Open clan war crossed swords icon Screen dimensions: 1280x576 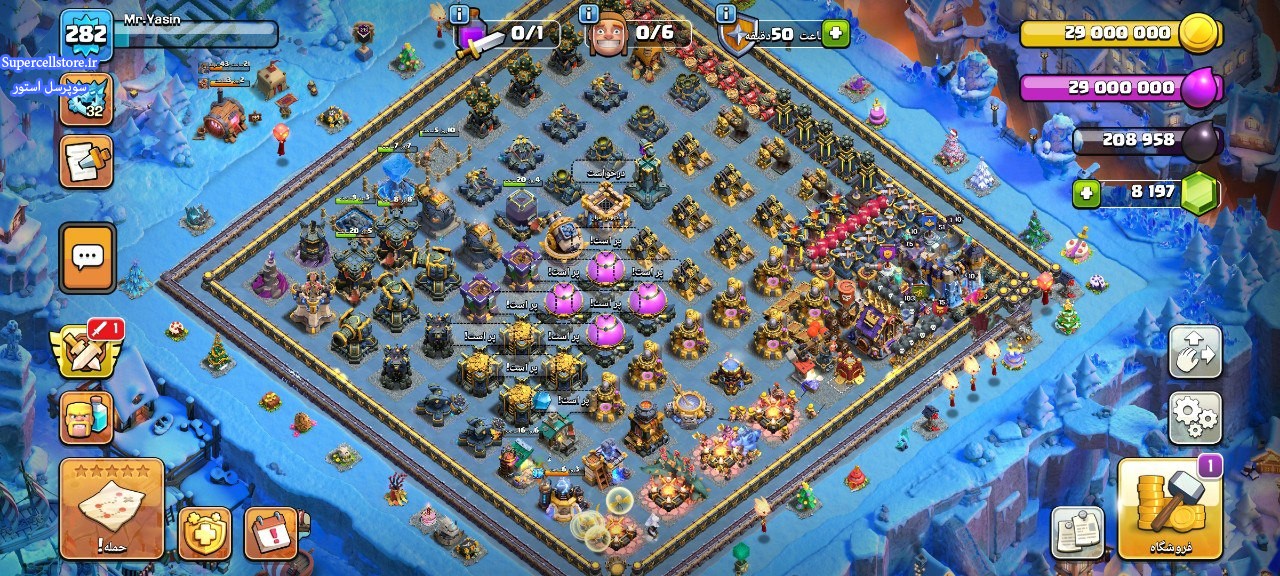[x=88, y=351]
